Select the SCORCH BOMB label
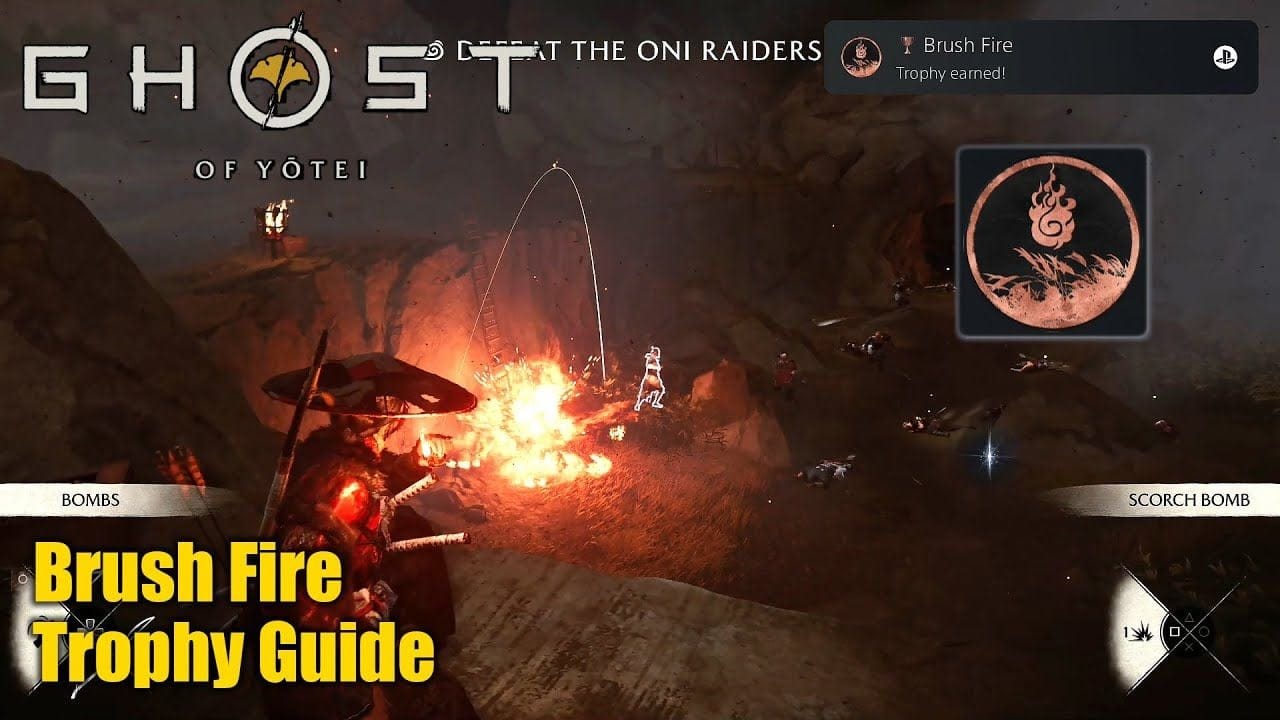Viewport: 1280px width, 720px height. coord(1190,498)
